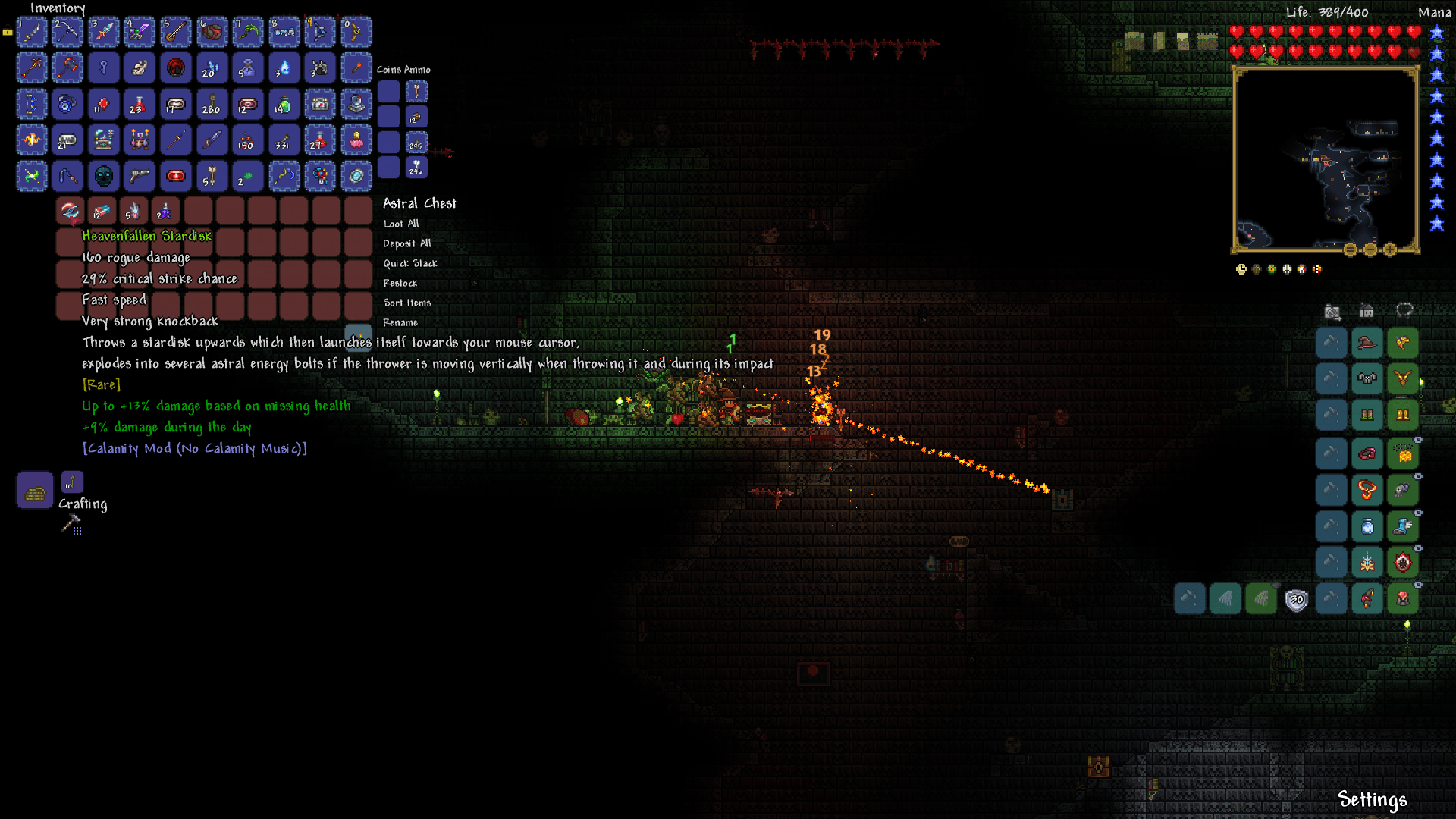Screen dimensions: 1456x819
Task: Open the housing query house icon
Action: click(x=1366, y=311)
